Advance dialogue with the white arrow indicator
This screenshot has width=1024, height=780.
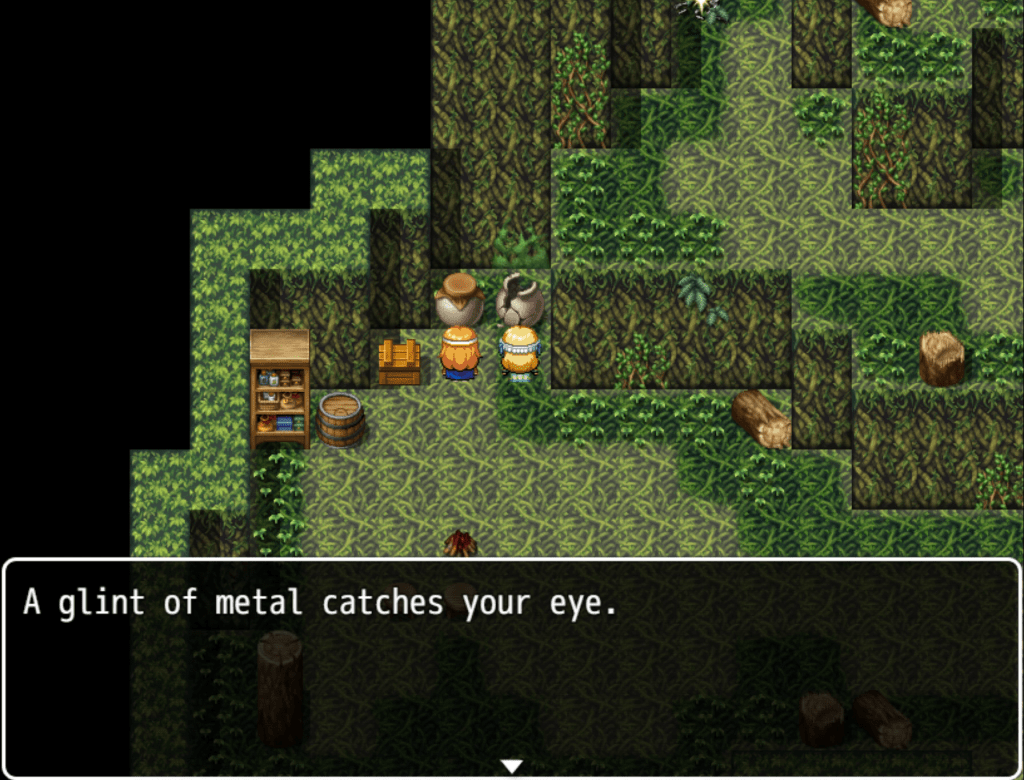click(x=511, y=766)
